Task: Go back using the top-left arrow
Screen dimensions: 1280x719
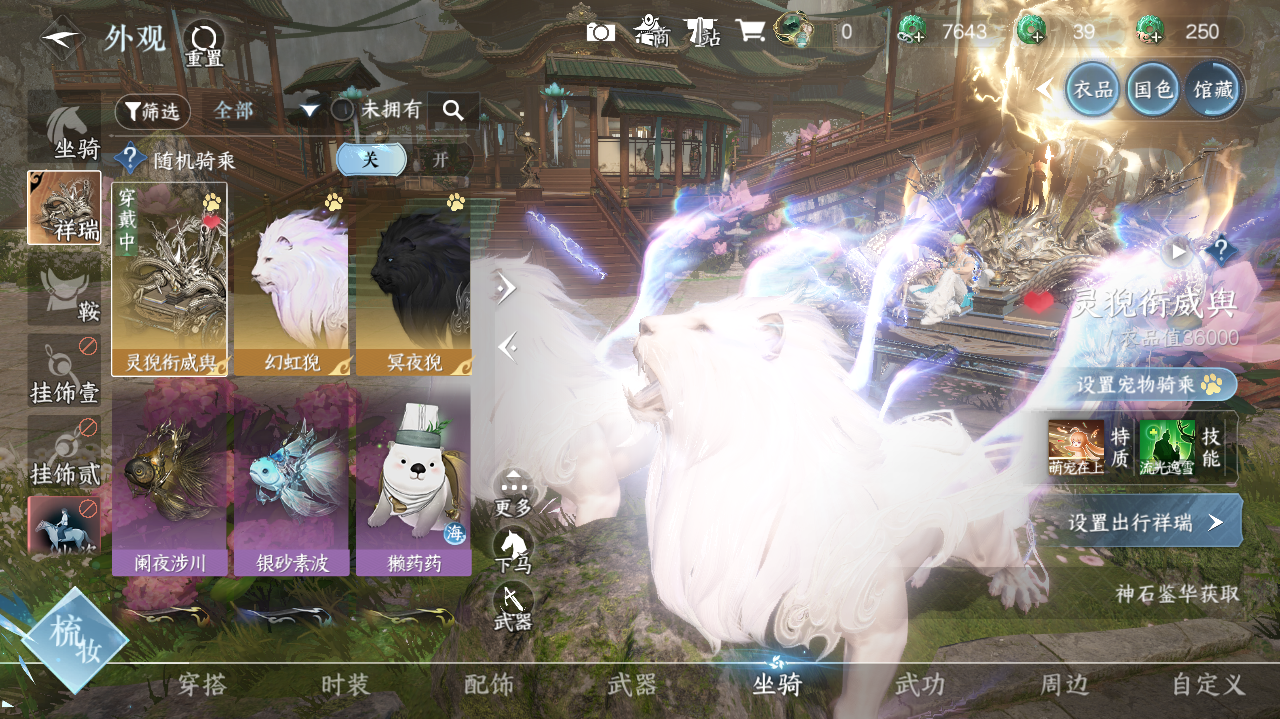Action: (x=62, y=38)
